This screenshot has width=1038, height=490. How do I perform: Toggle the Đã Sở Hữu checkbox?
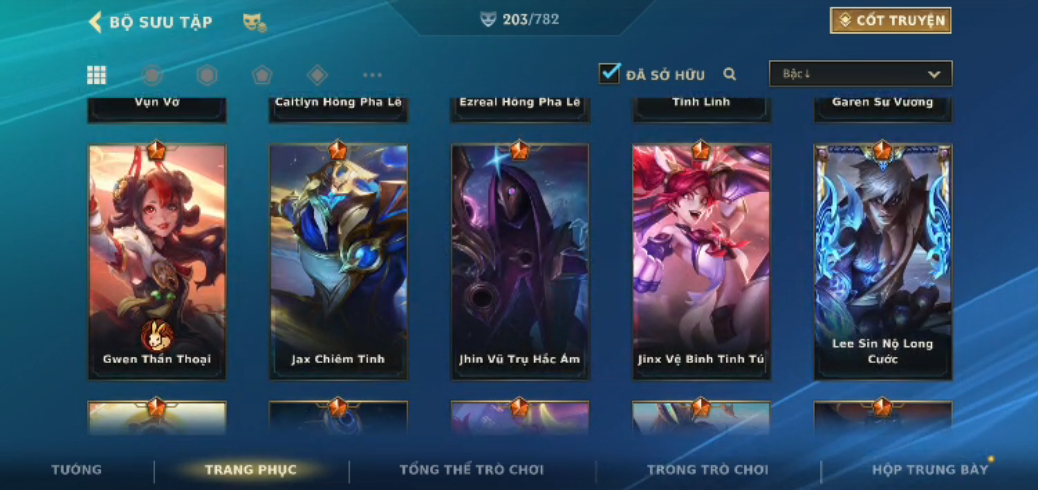tap(609, 73)
